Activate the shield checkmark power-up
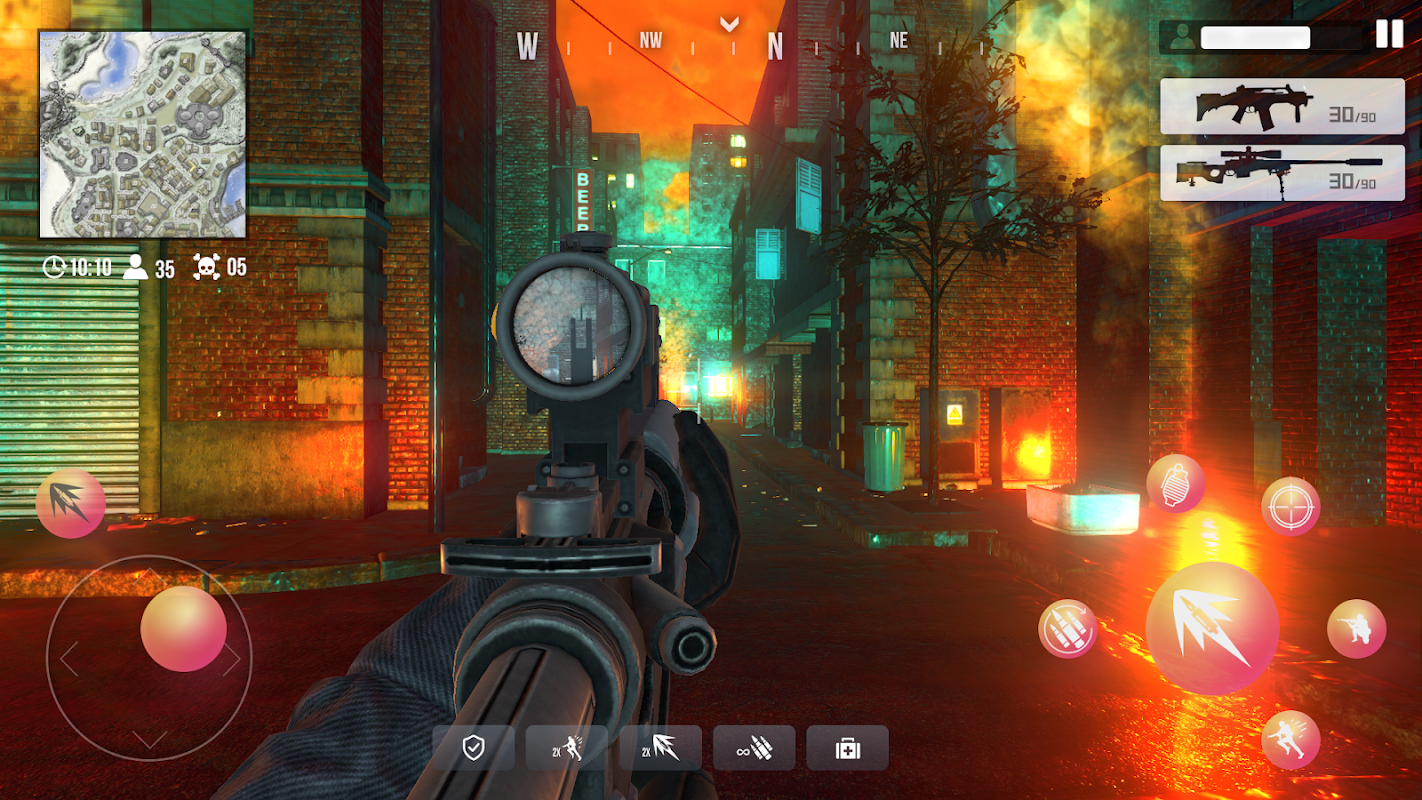Viewport: 1422px width, 800px height. [474, 748]
